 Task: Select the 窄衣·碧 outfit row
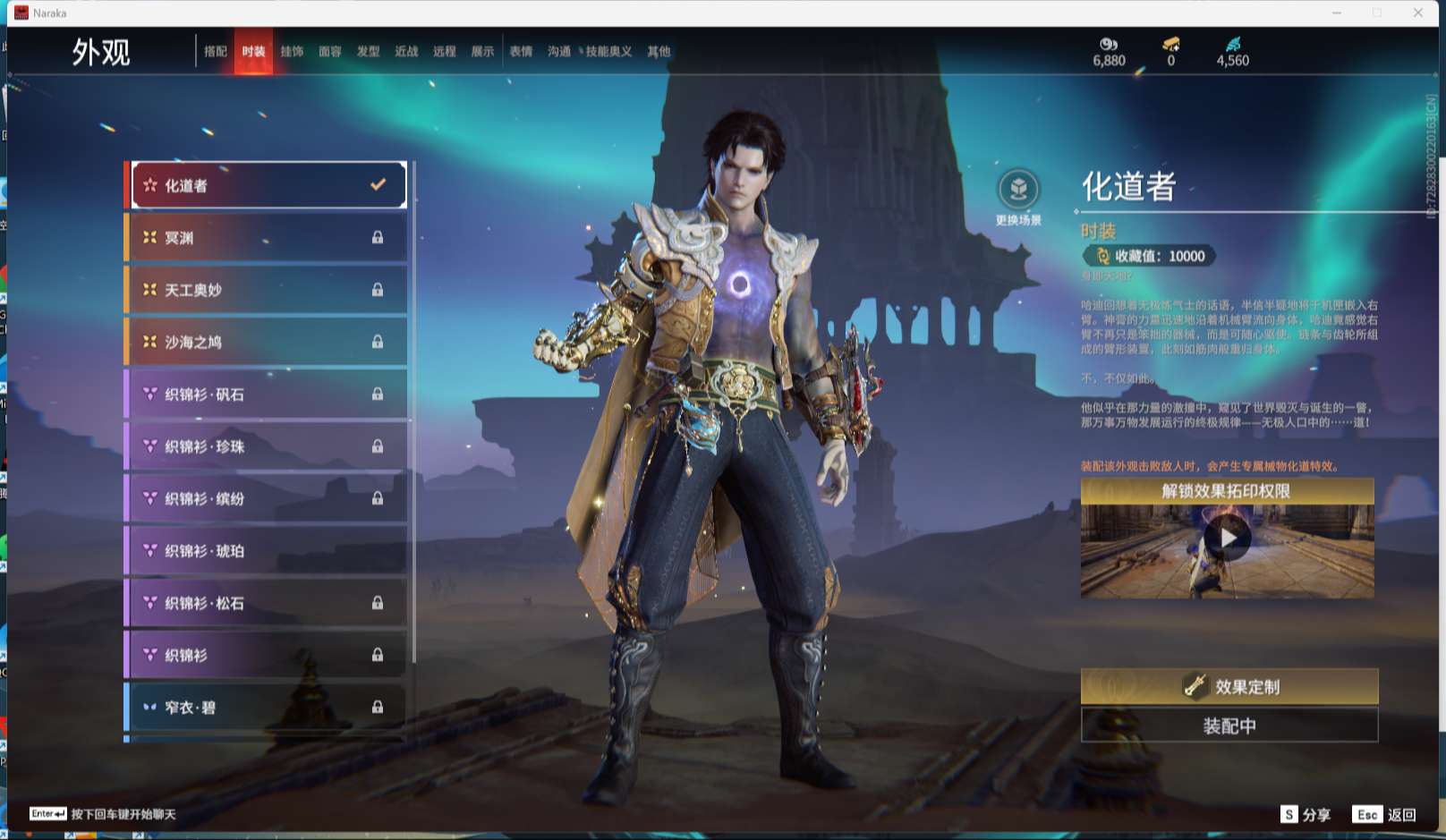(267, 708)
